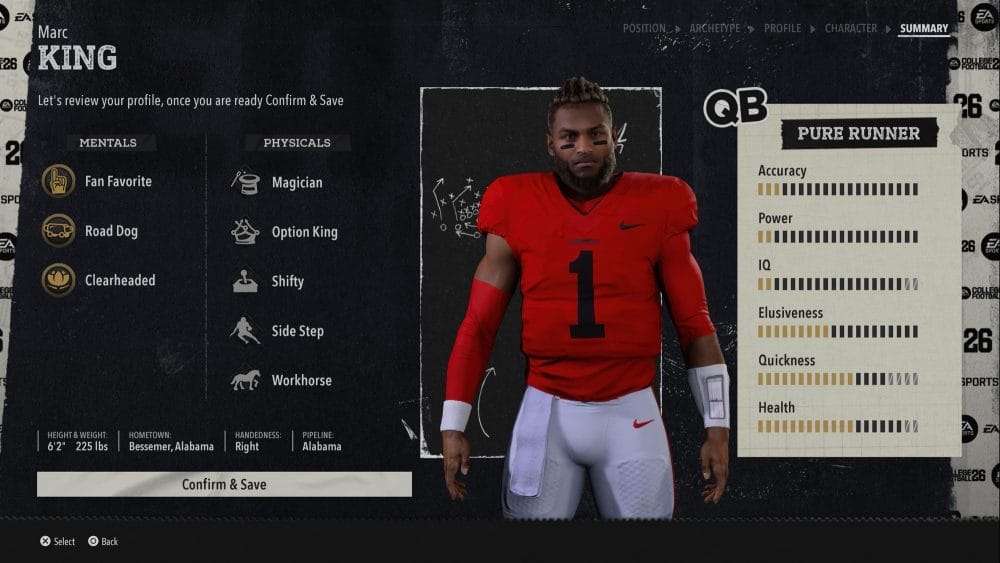1000x563 pixels.
Task: Pick the Clearheaded mental ability
Action: tap(119, 280)
